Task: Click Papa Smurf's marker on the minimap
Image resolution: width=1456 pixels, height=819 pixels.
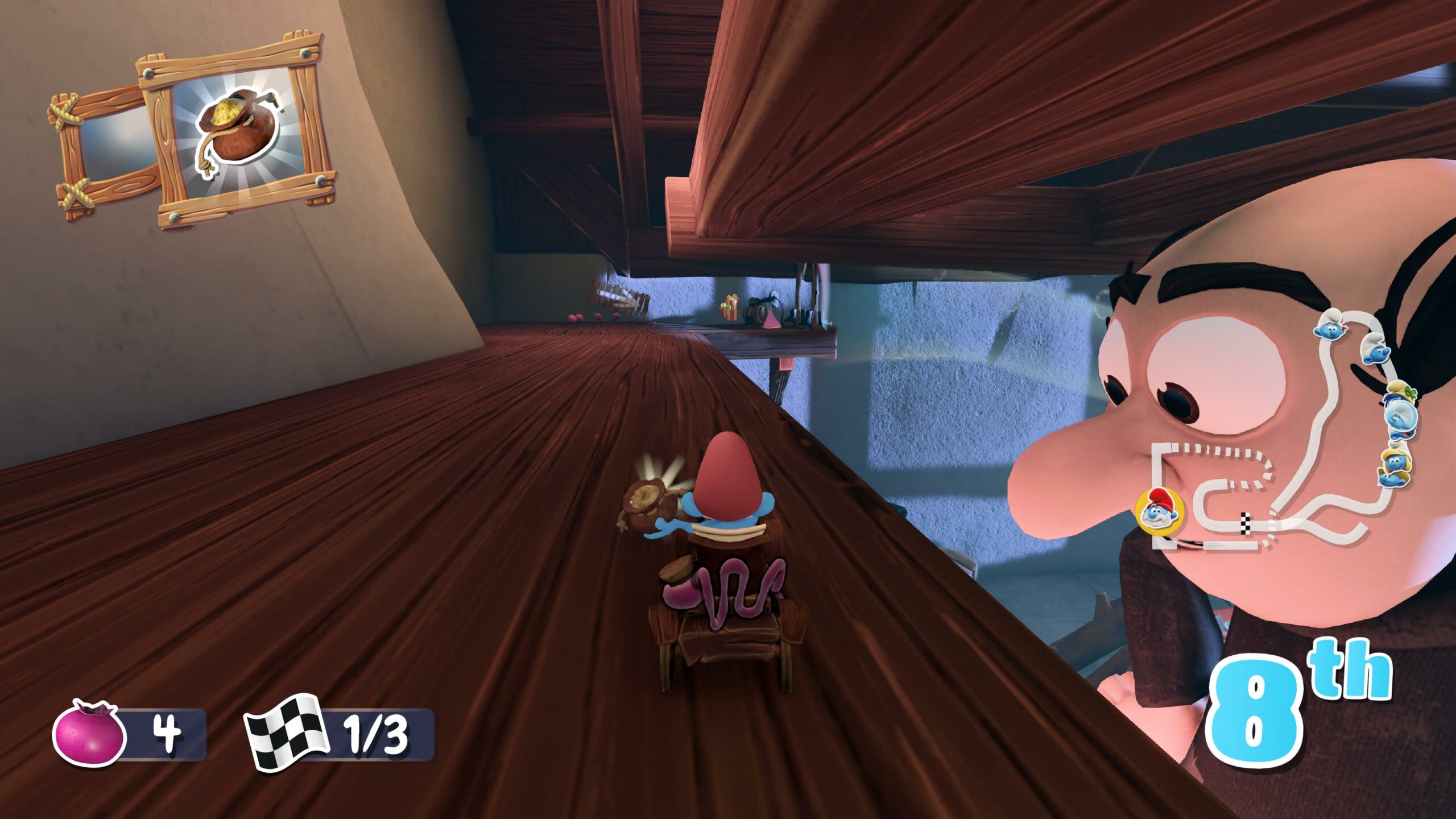Action: click(1160, 511)
